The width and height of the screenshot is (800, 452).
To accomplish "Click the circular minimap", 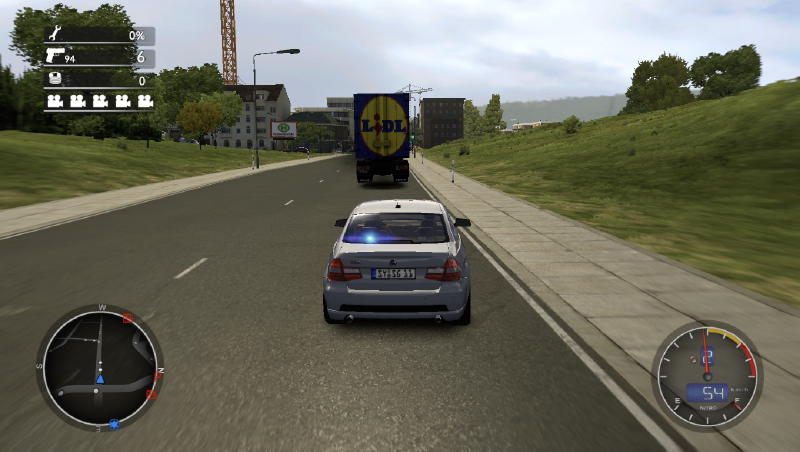I will (99, 367).
